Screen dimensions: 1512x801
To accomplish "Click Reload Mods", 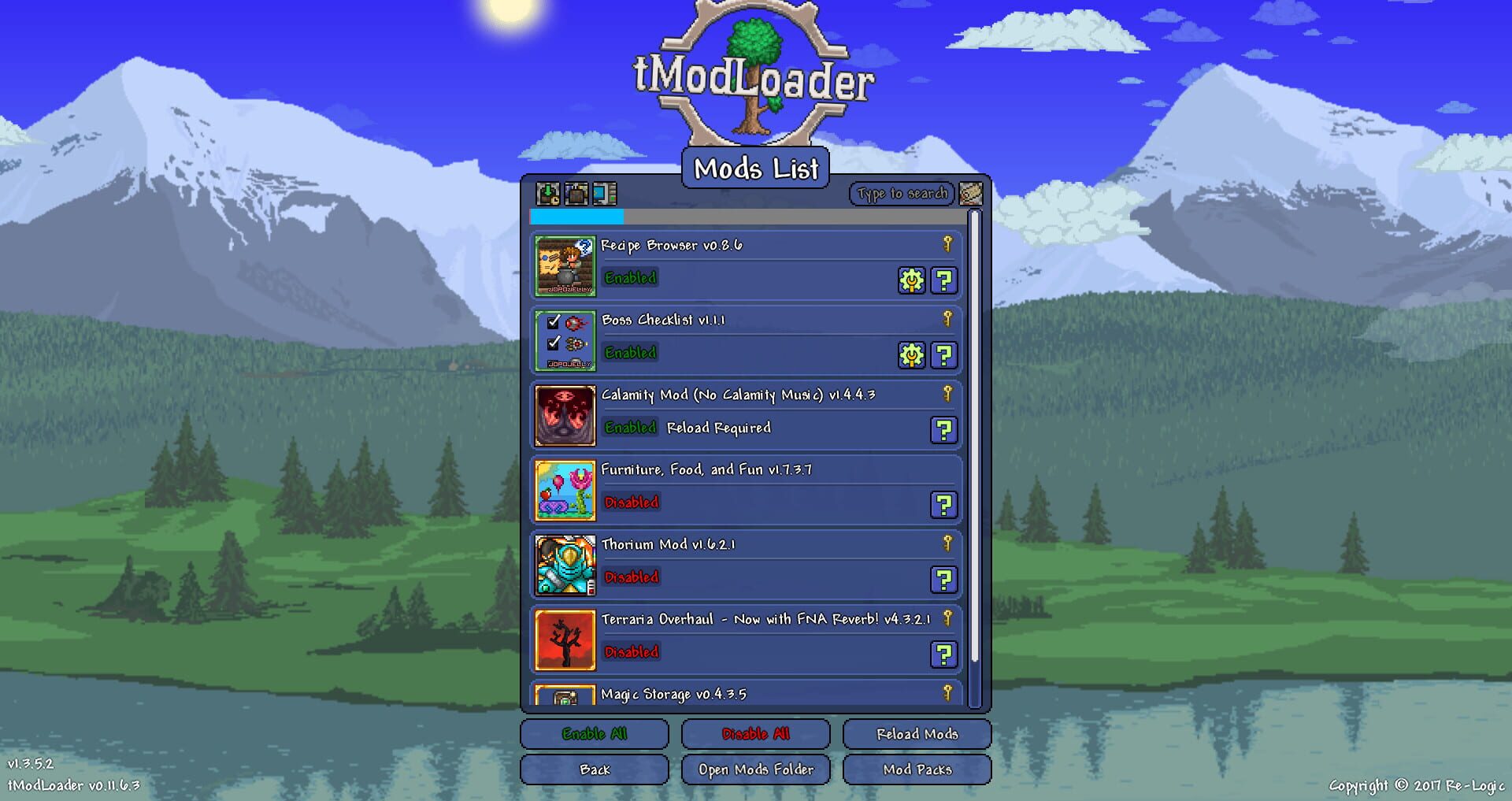I will click(917, 733).
